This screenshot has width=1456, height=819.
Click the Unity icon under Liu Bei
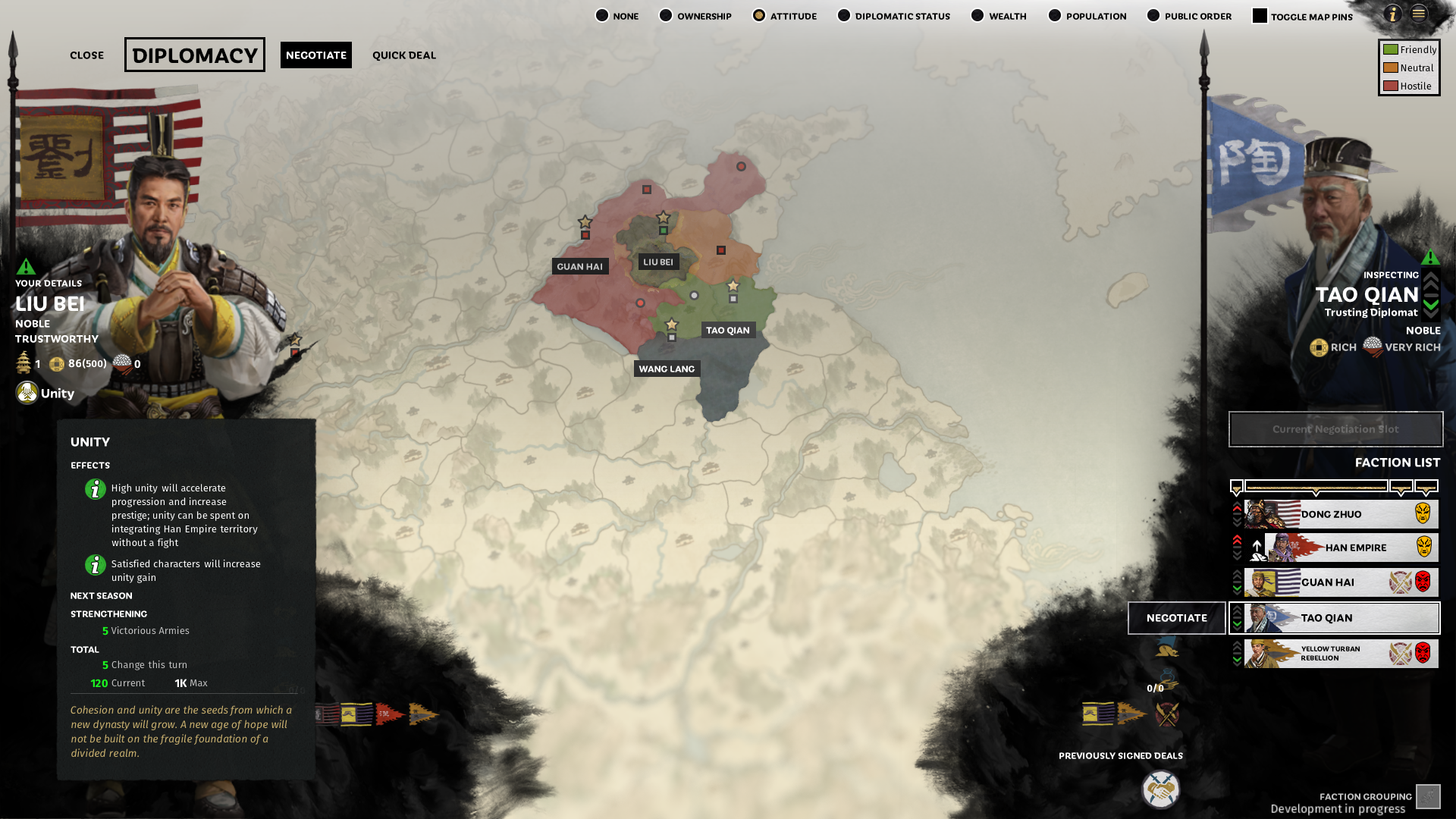point(27,393)
